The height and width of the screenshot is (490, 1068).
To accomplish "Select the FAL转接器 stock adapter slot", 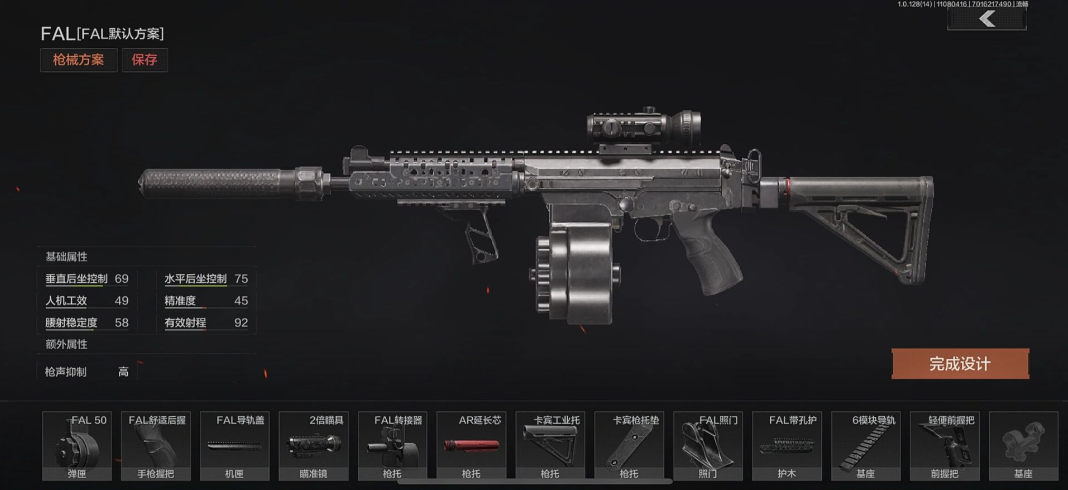I will point(392,446).
